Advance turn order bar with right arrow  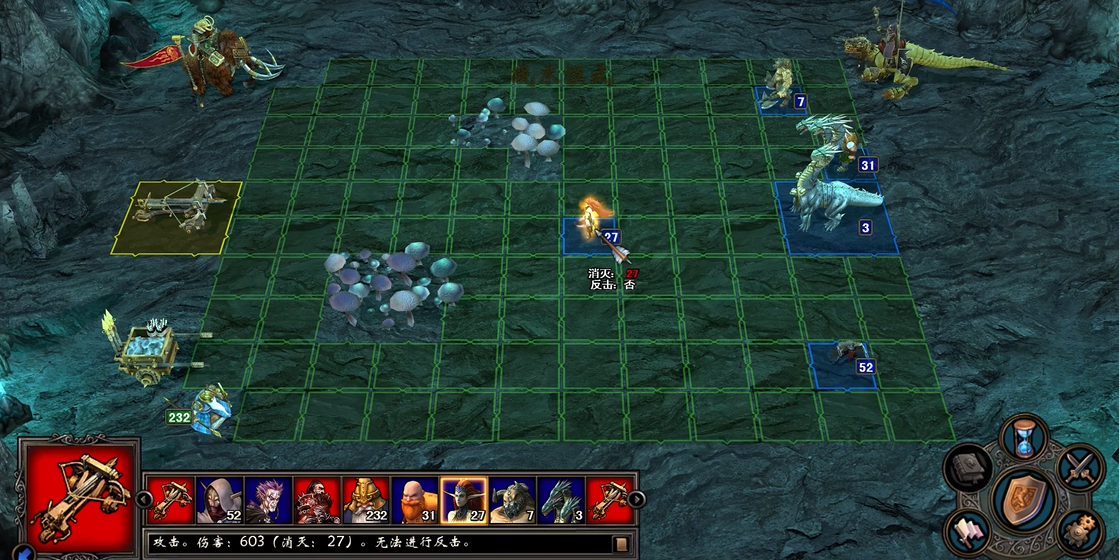coord(633,500)
